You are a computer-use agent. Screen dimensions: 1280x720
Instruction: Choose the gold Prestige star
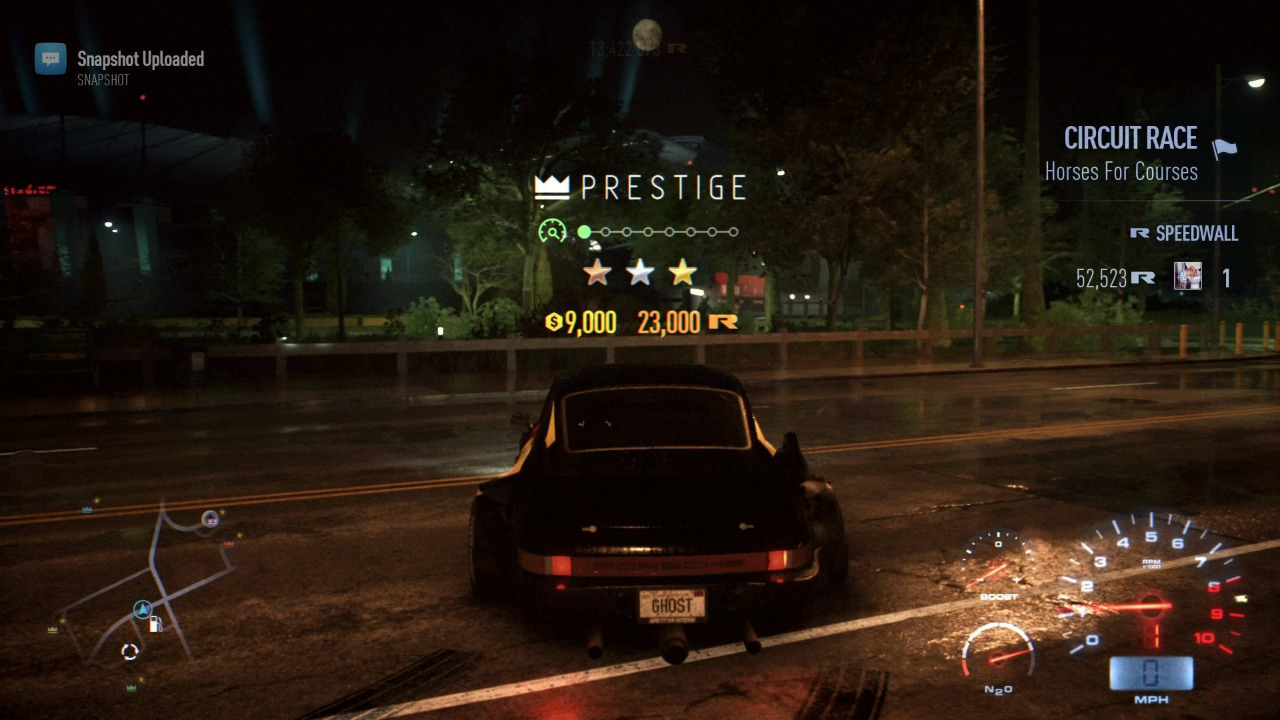[683, 271]
